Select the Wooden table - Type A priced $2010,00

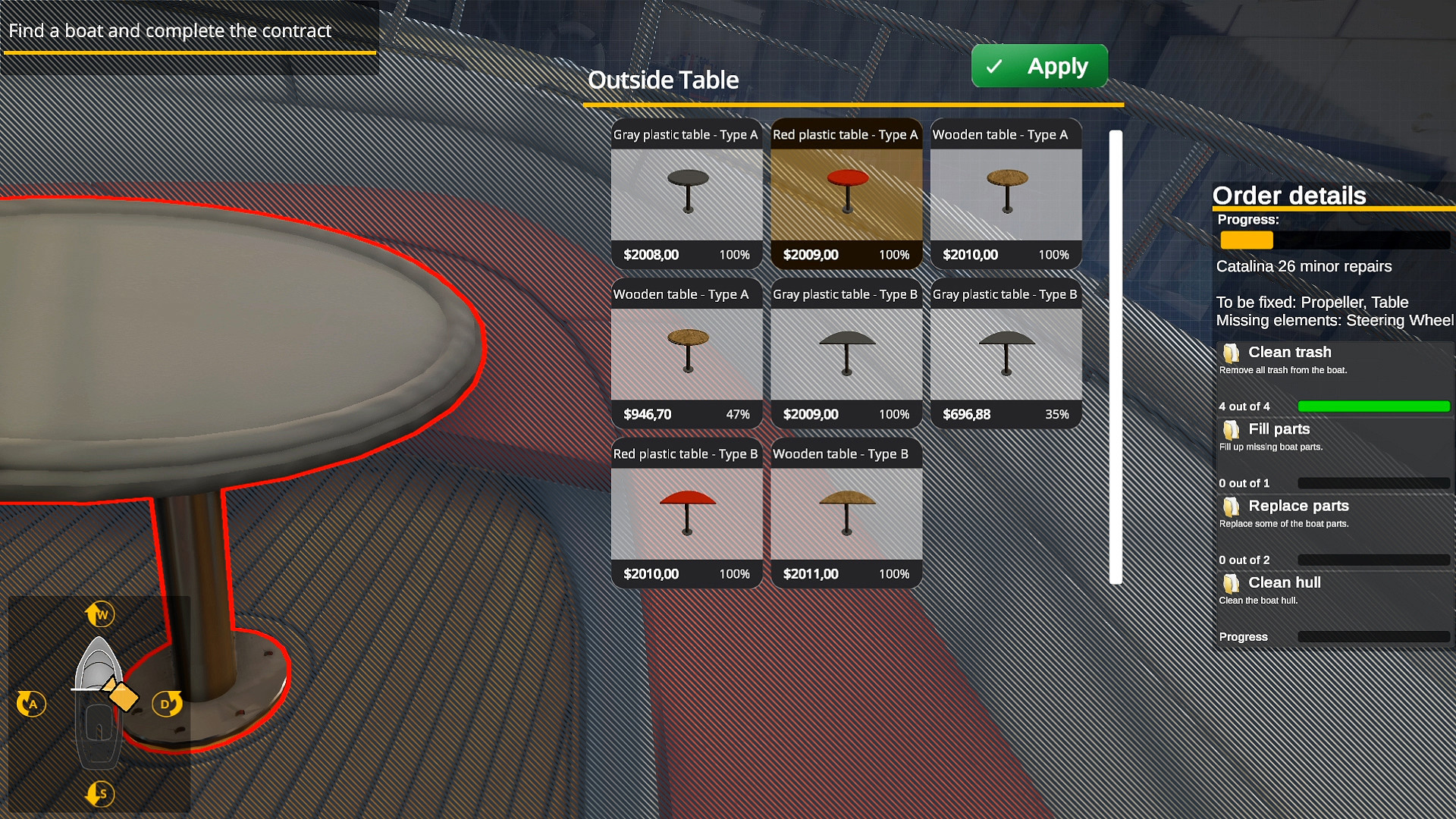(x=1006, y=196)
